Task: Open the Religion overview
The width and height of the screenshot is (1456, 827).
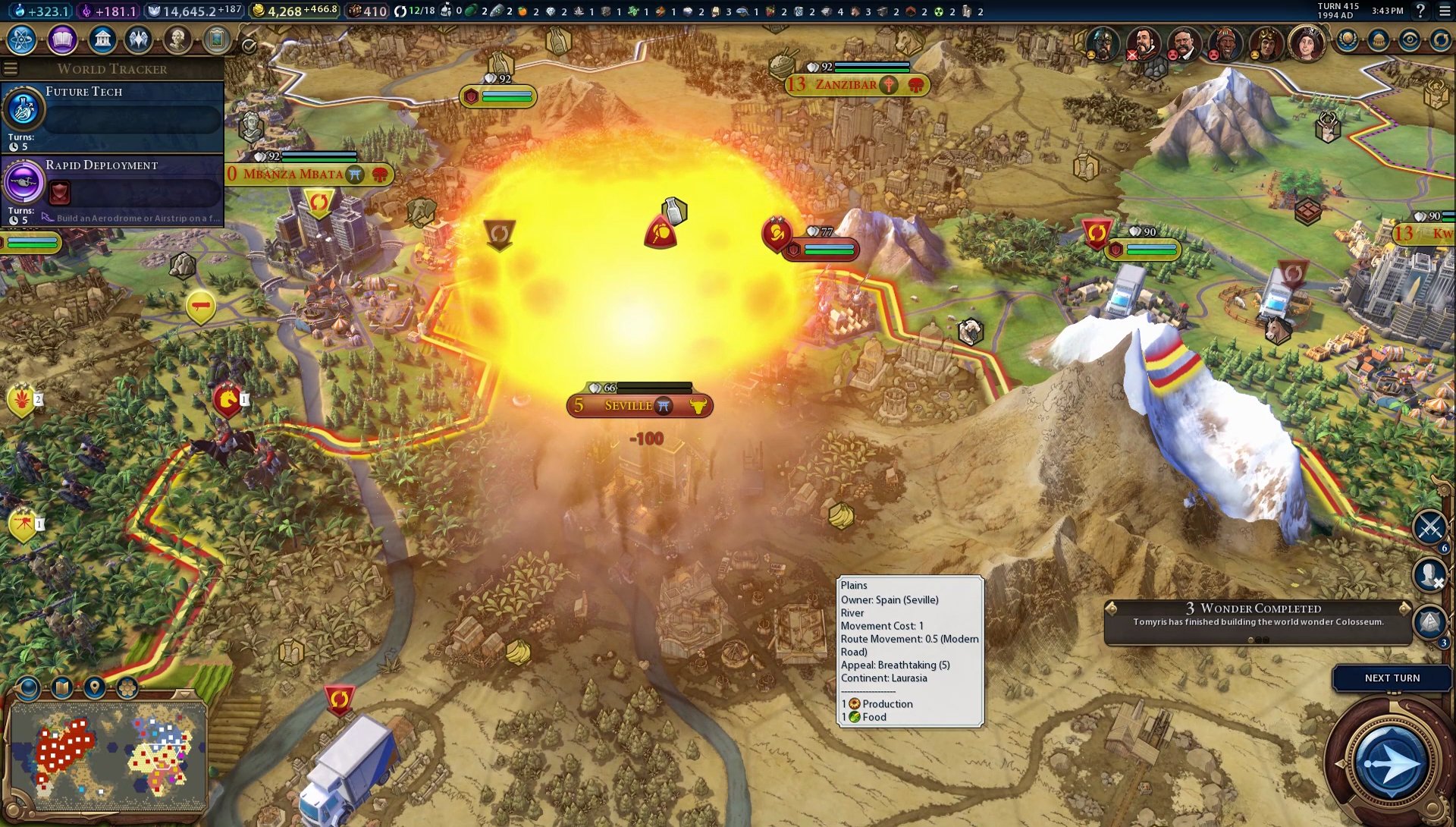Action: [x=137, y=41]
